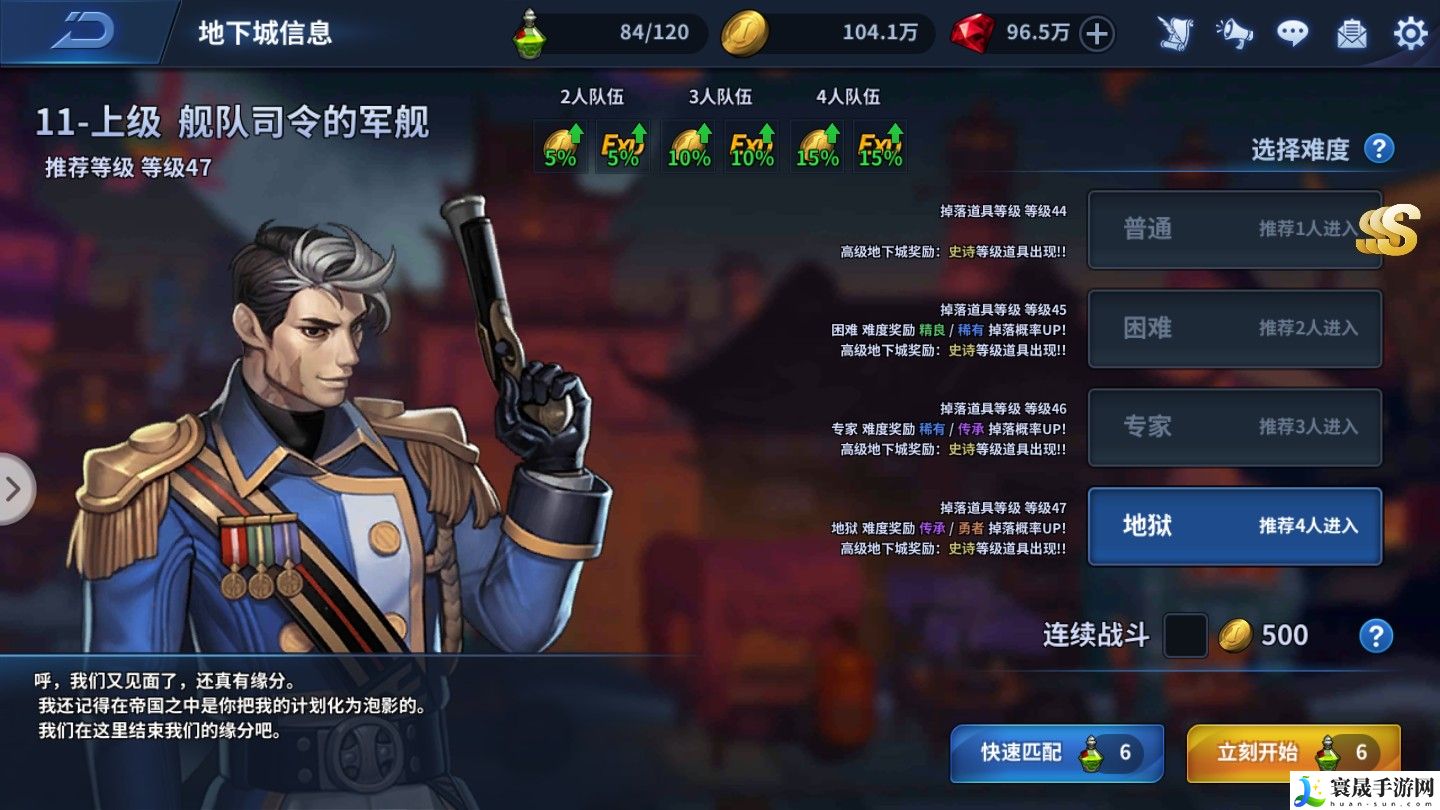Open the mailbox envelope icon
The image size is (1440, 810).
point(1352,34)
